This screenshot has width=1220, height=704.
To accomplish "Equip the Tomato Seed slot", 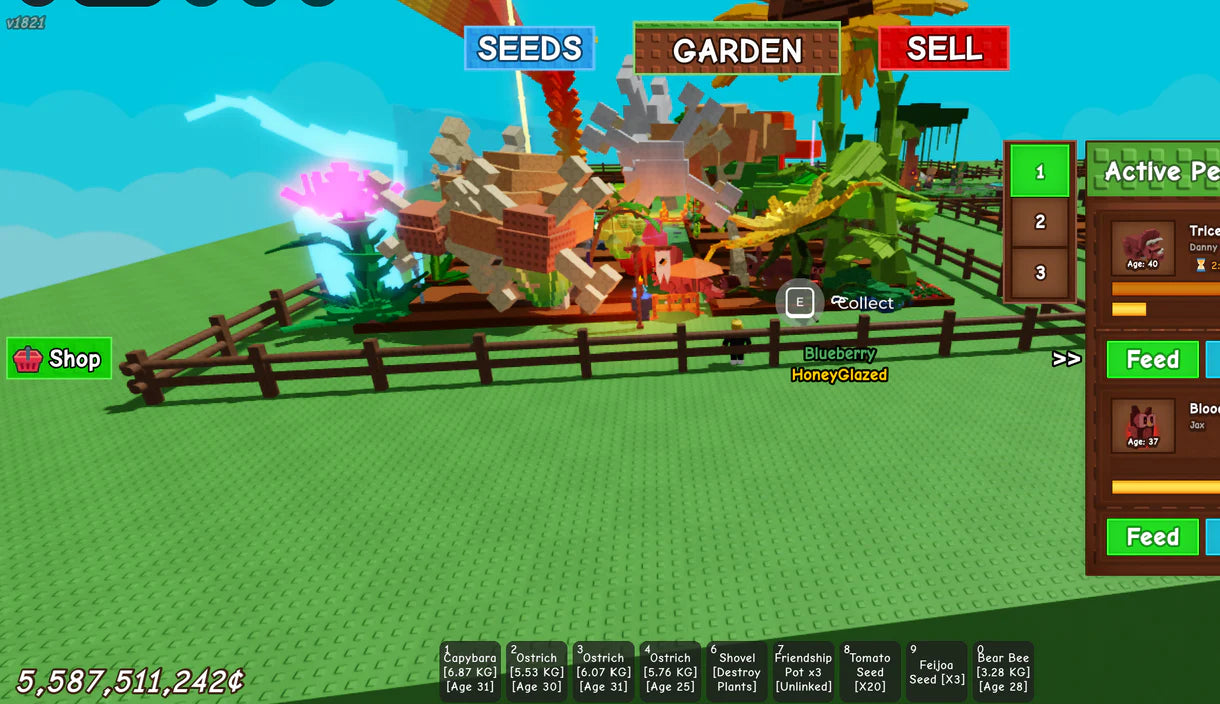I will [870, 671].
